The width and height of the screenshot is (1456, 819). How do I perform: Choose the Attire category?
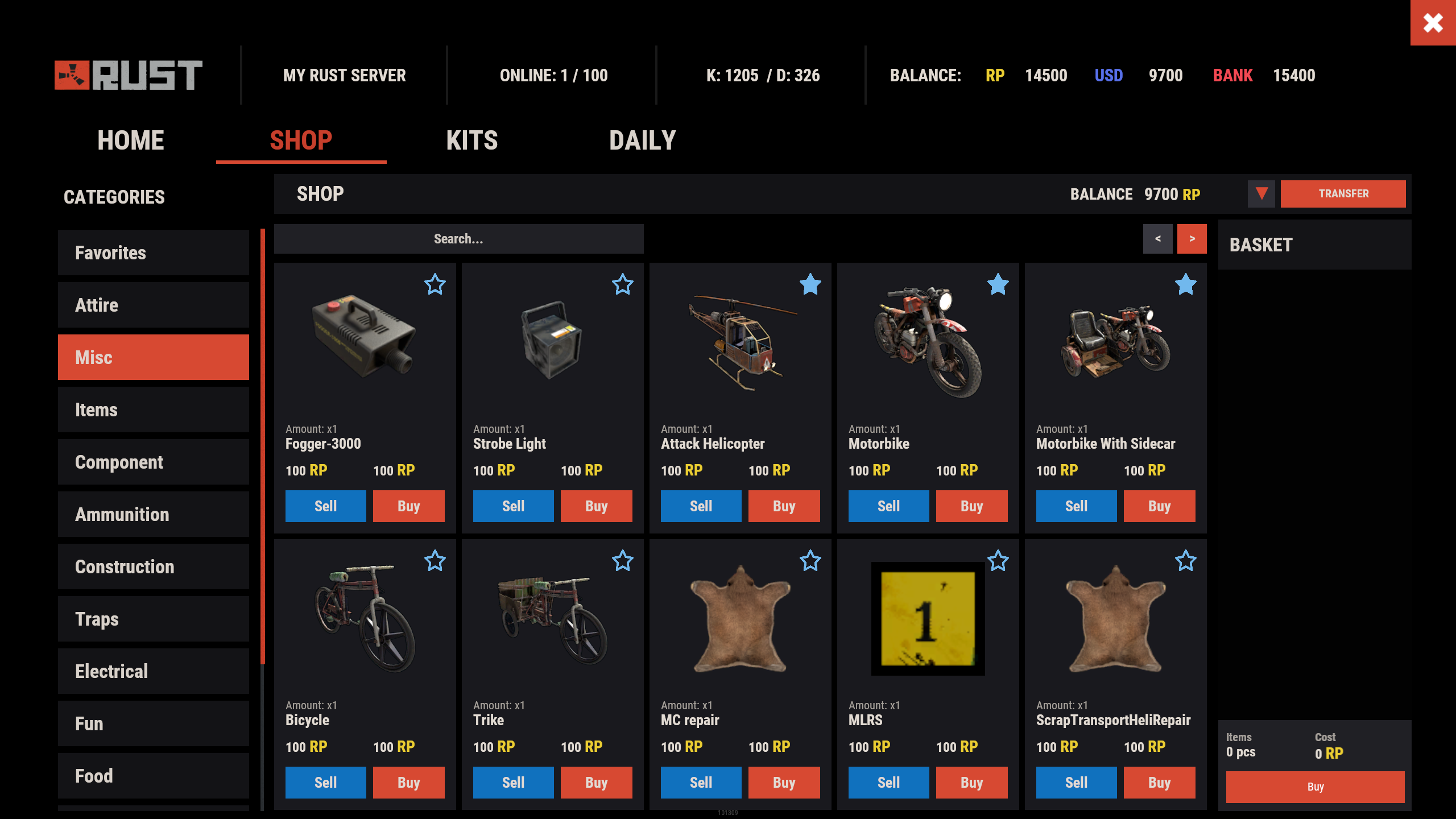154,305
